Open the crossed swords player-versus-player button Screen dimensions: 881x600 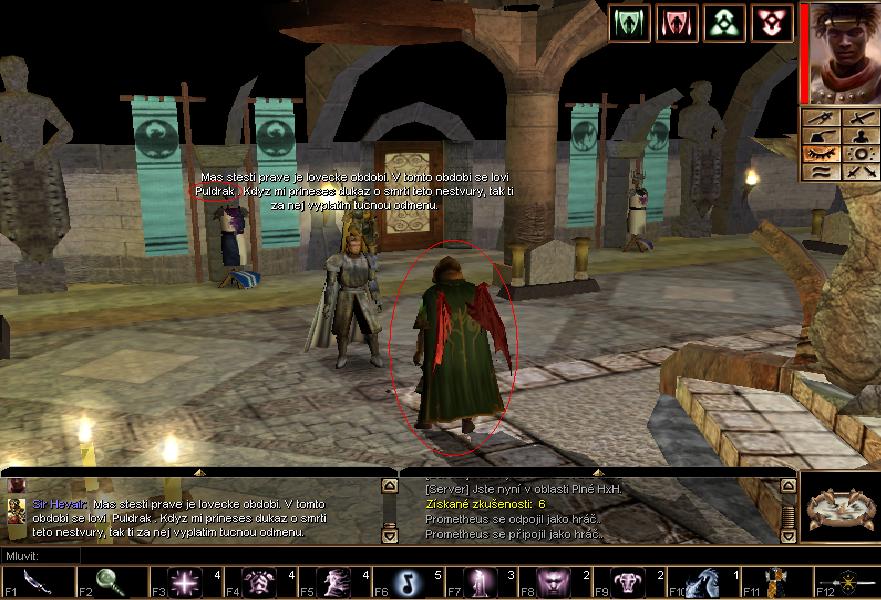859,173
